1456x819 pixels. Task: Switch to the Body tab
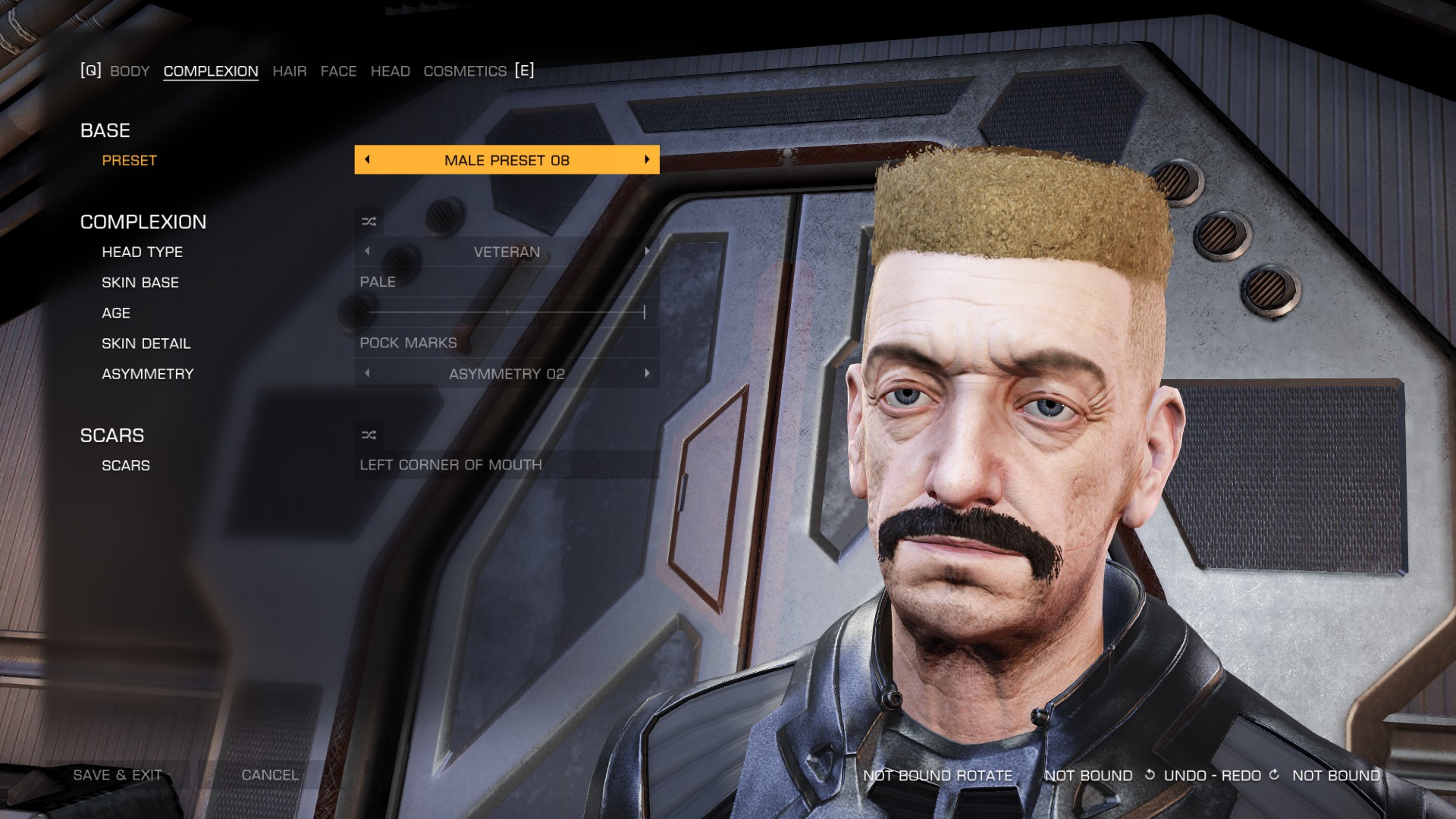[130, 71]
